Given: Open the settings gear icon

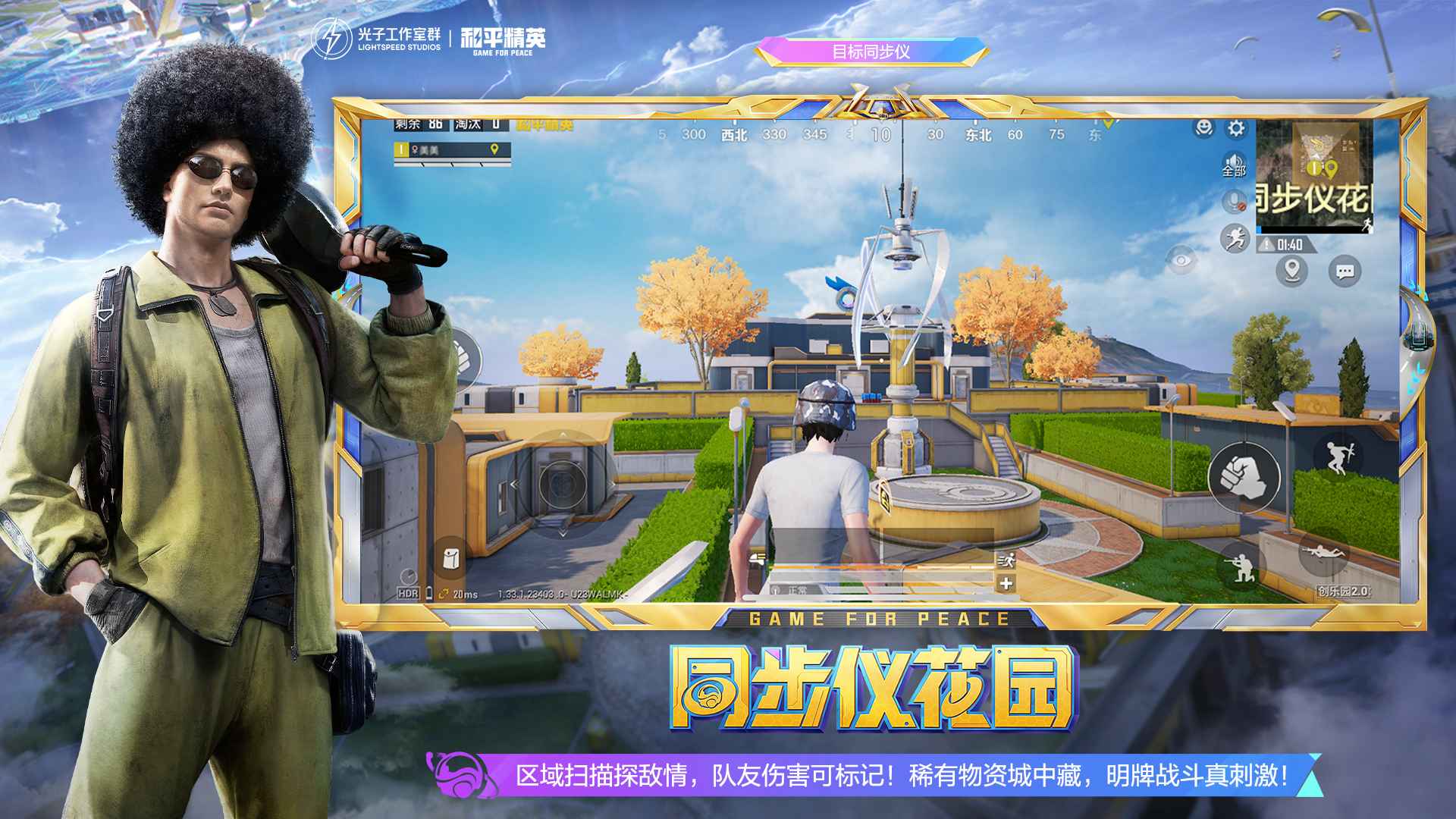Looking at the screenshot, I should point(1236,129).
